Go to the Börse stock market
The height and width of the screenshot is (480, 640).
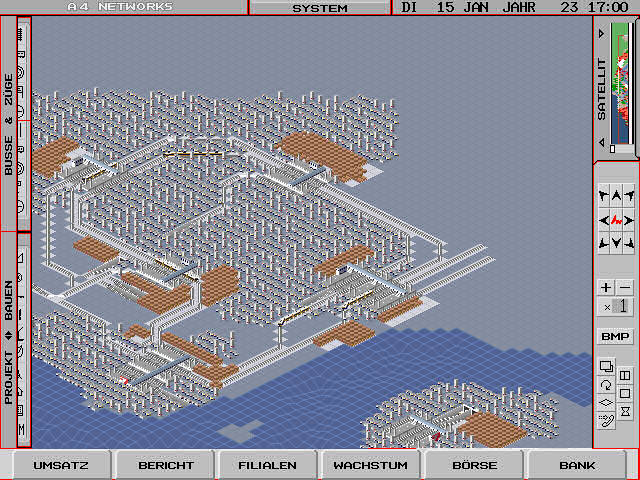474,465
